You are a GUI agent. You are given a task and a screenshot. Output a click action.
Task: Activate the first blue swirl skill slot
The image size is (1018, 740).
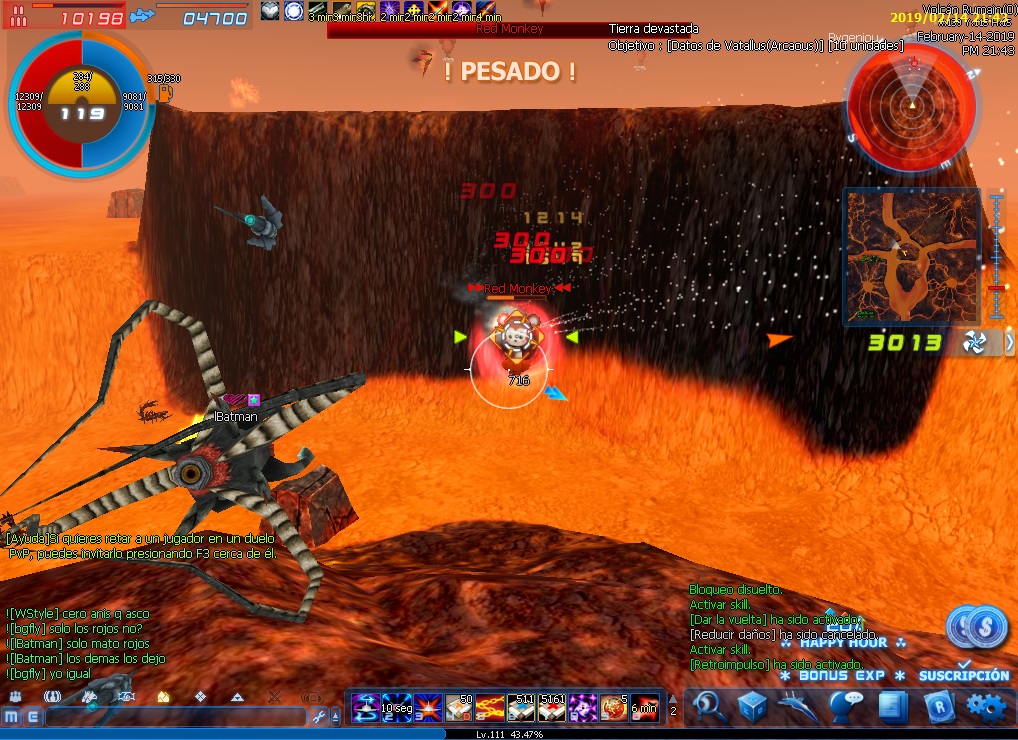point(364,707)
